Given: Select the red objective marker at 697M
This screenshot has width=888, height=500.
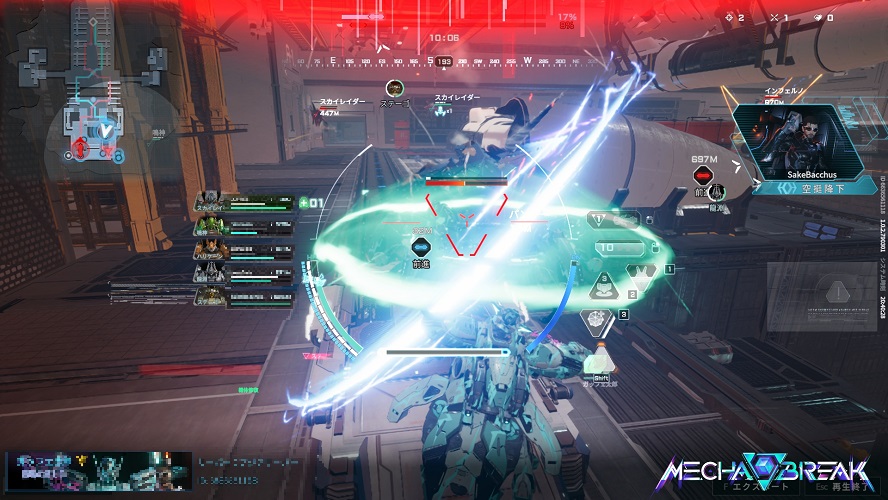Looking at the screenshot, I should (x=703, y=176).
